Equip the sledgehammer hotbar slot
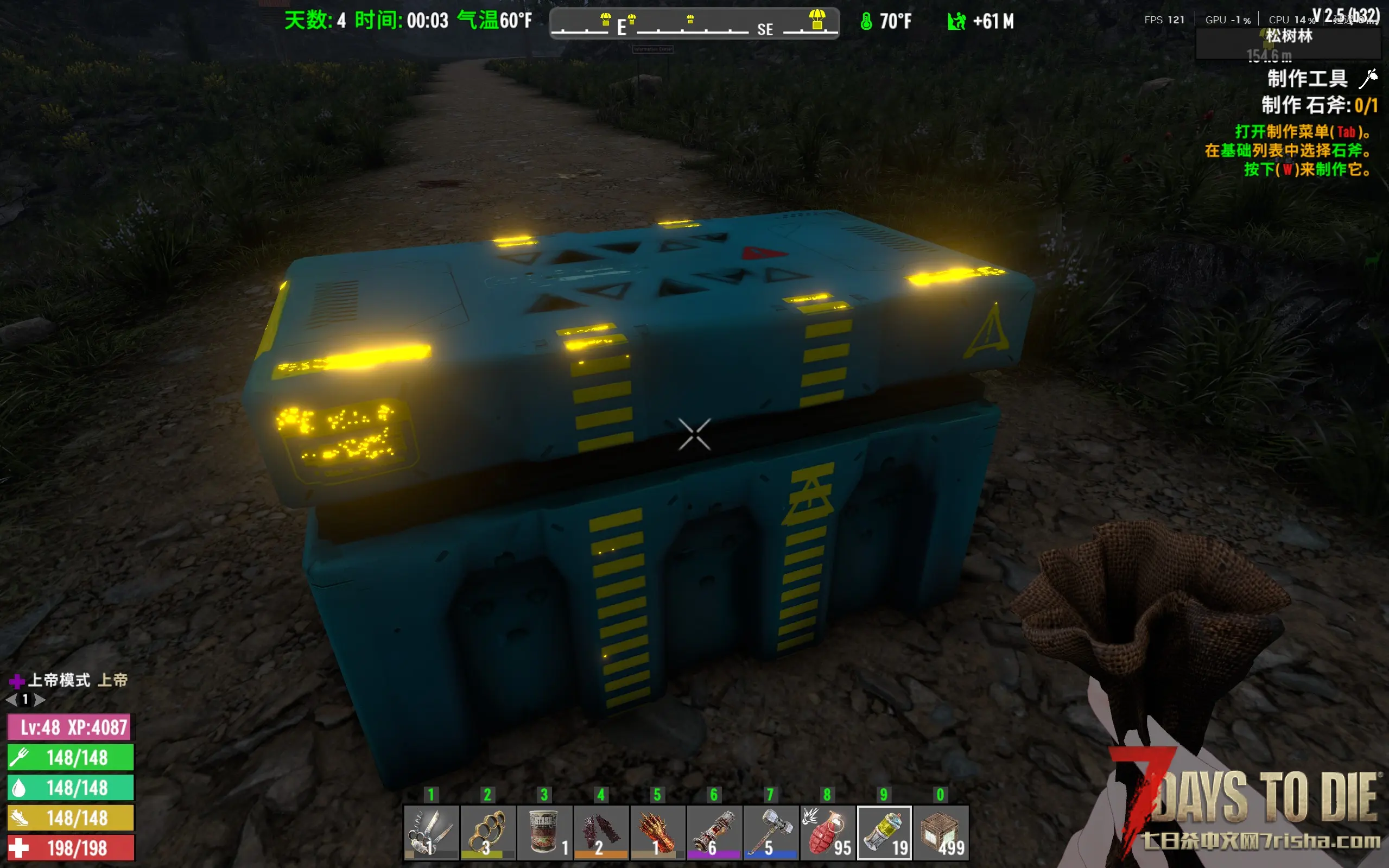 770,832
